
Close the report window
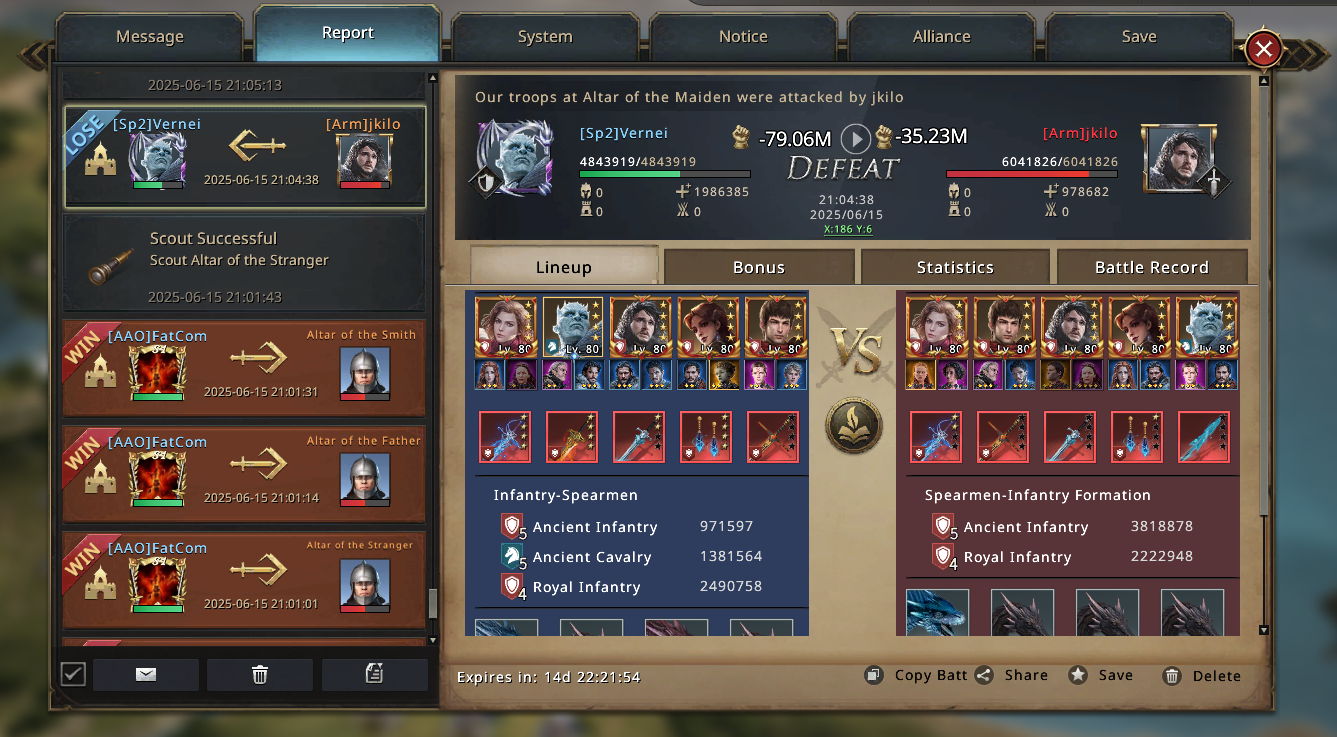(1264, 48)
